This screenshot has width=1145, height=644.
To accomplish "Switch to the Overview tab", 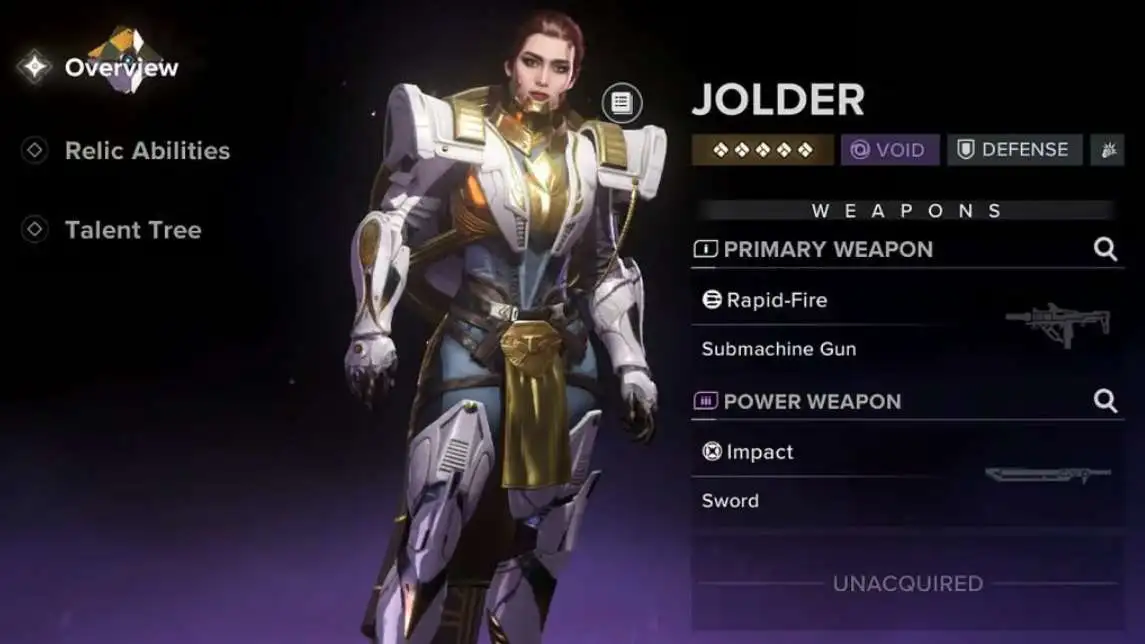I will 120,68.
